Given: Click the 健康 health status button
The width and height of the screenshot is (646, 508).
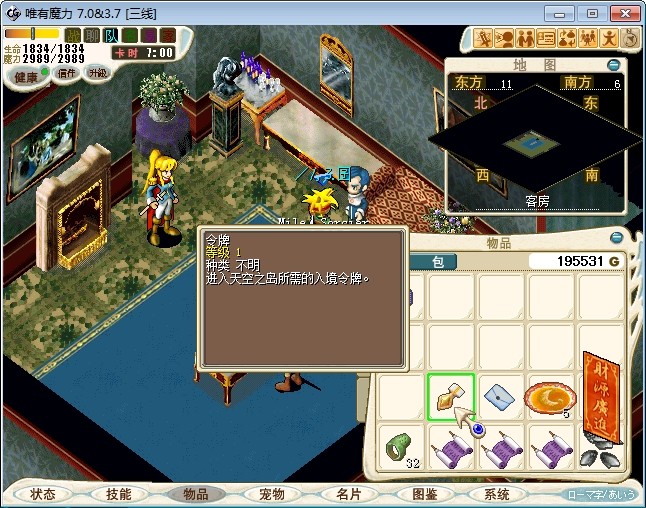Looking at the screenshot, I should (x=27, y=77).
